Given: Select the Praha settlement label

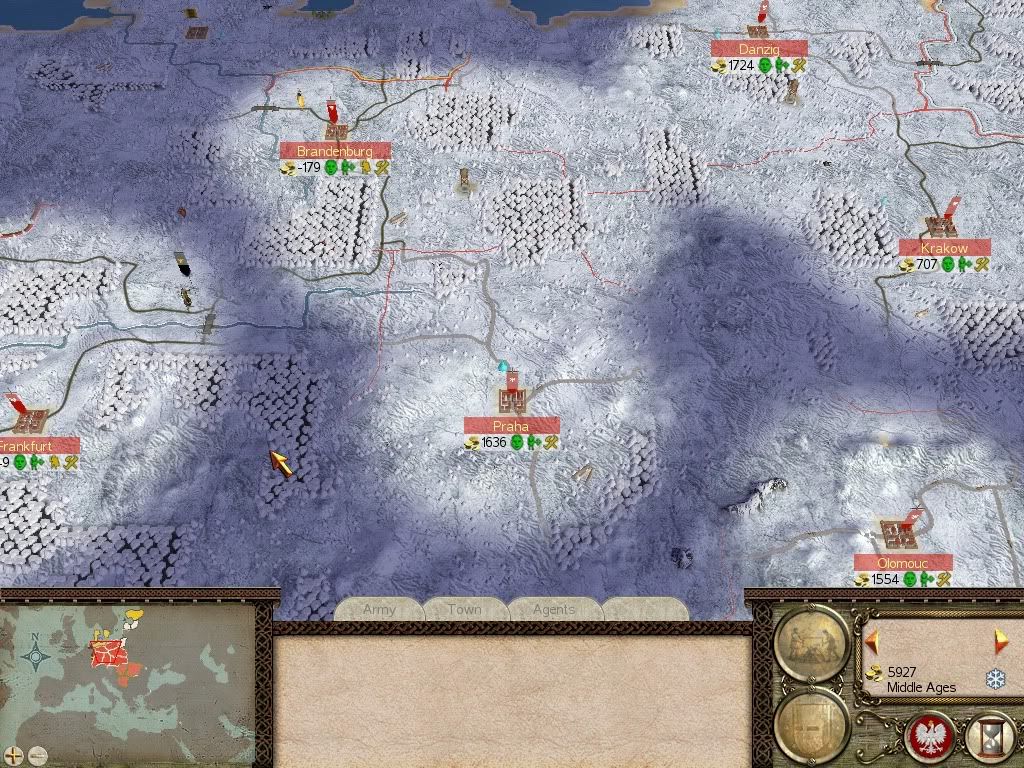Looking at the screenshot, I should click(x=511, y=426).
